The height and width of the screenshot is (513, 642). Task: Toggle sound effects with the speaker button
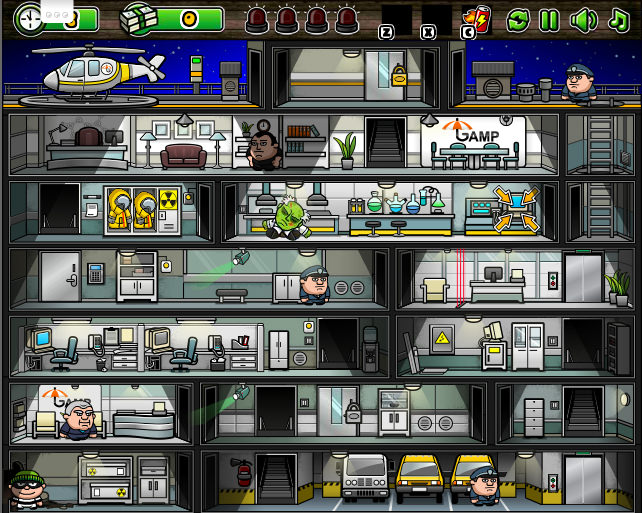(x=582, y=19)
